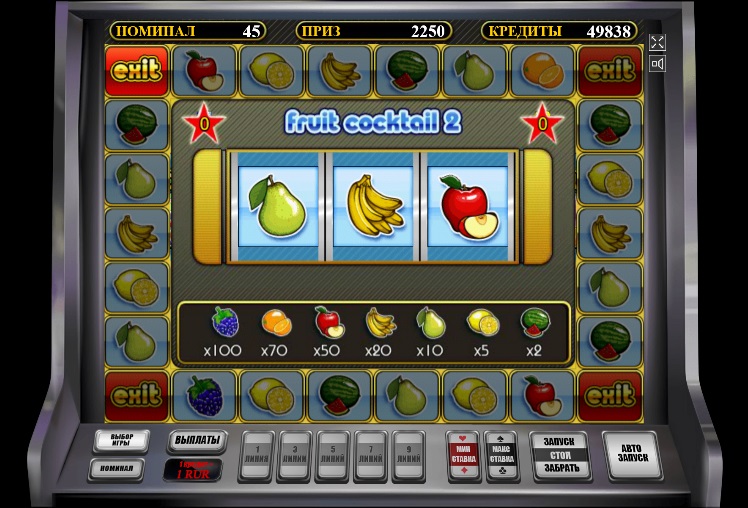This screenshot has height=508, width=748.
Task: Select the 1 линия bet line
Action: coord(256,455)
